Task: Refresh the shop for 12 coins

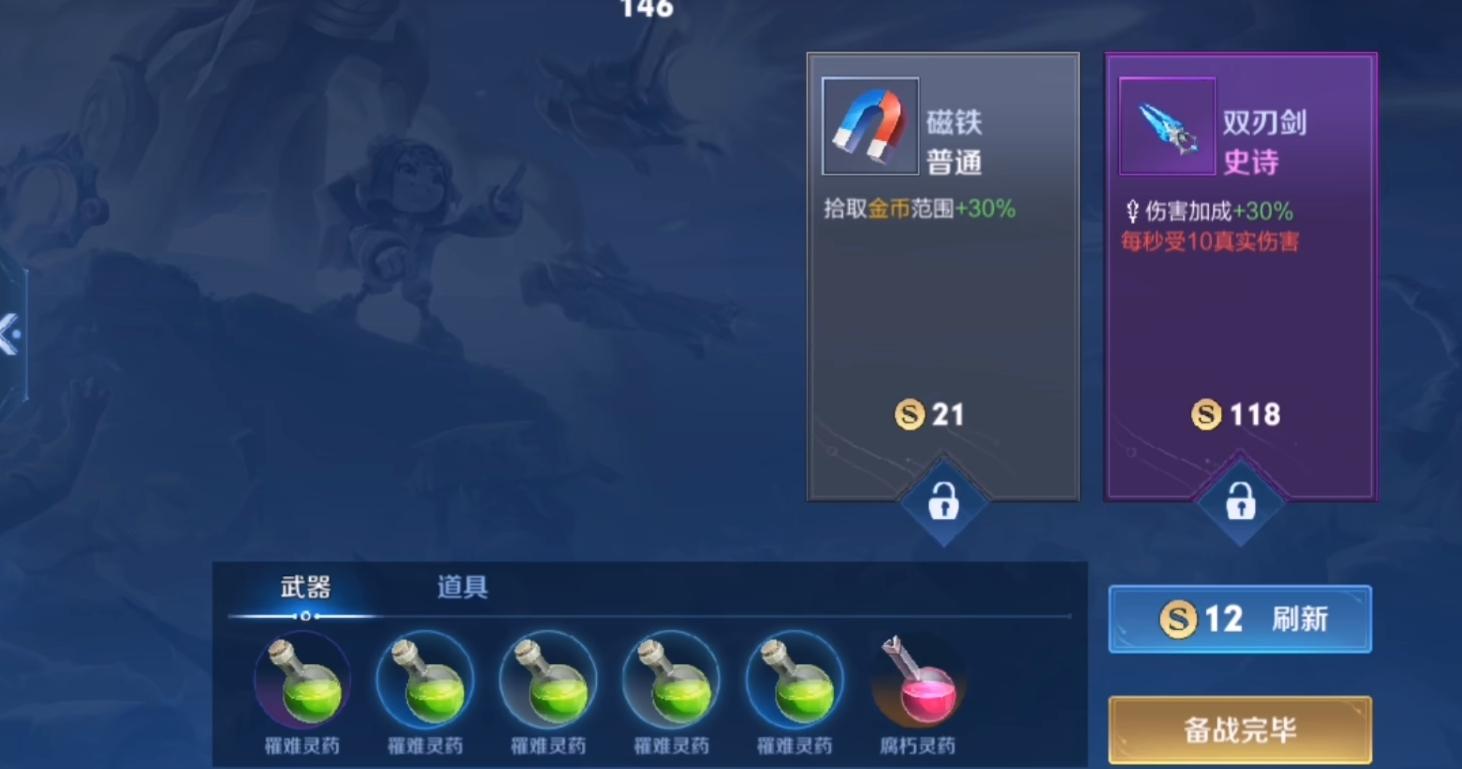Action: pyautogui.click(x=1239, y=619)
